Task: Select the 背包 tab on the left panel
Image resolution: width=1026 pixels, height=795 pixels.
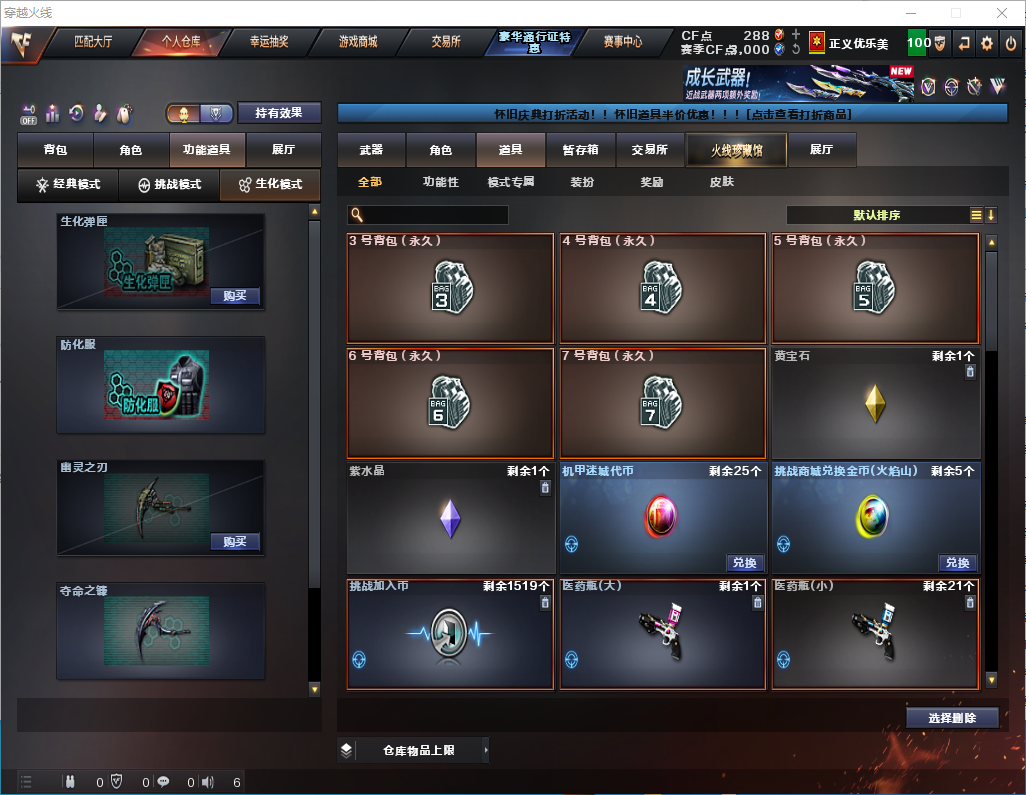Action: [55, 150]
